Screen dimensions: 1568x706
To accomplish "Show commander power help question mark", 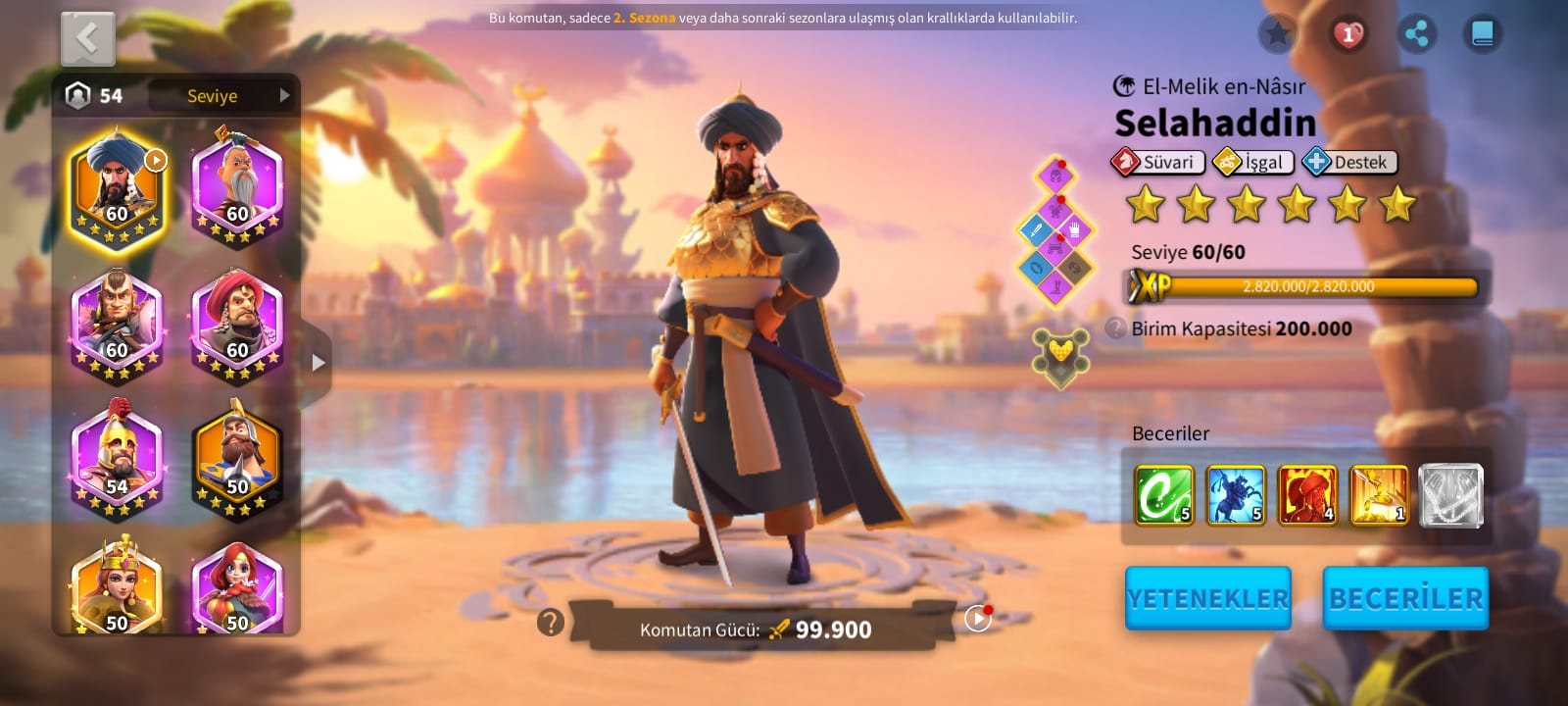I will pyautogui.click(x=551, y=622).
